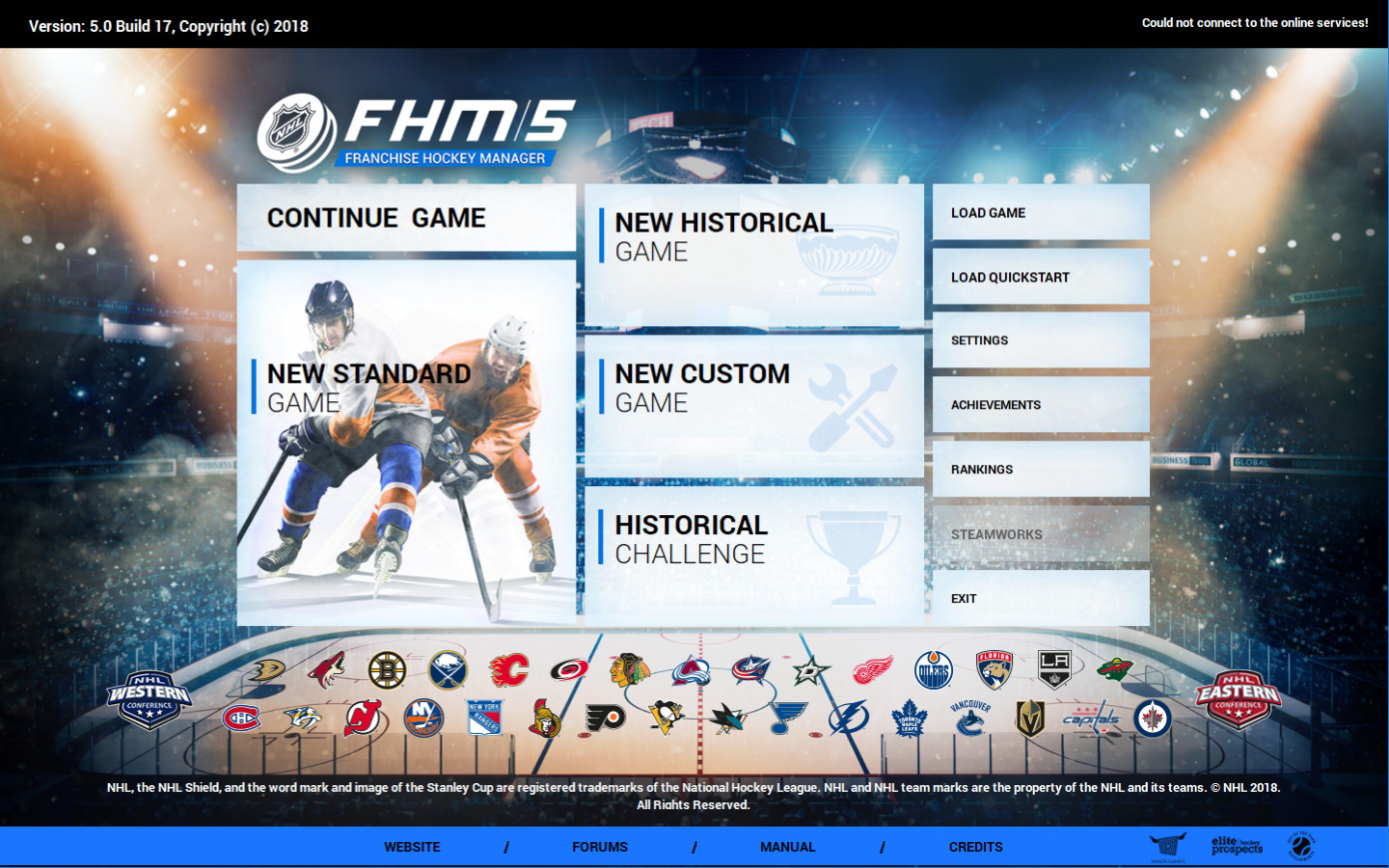The height and width of the screenshot is (868, 1389).
Task: Click the Toronto Maple Leafs logo
Action: [910, 719]
